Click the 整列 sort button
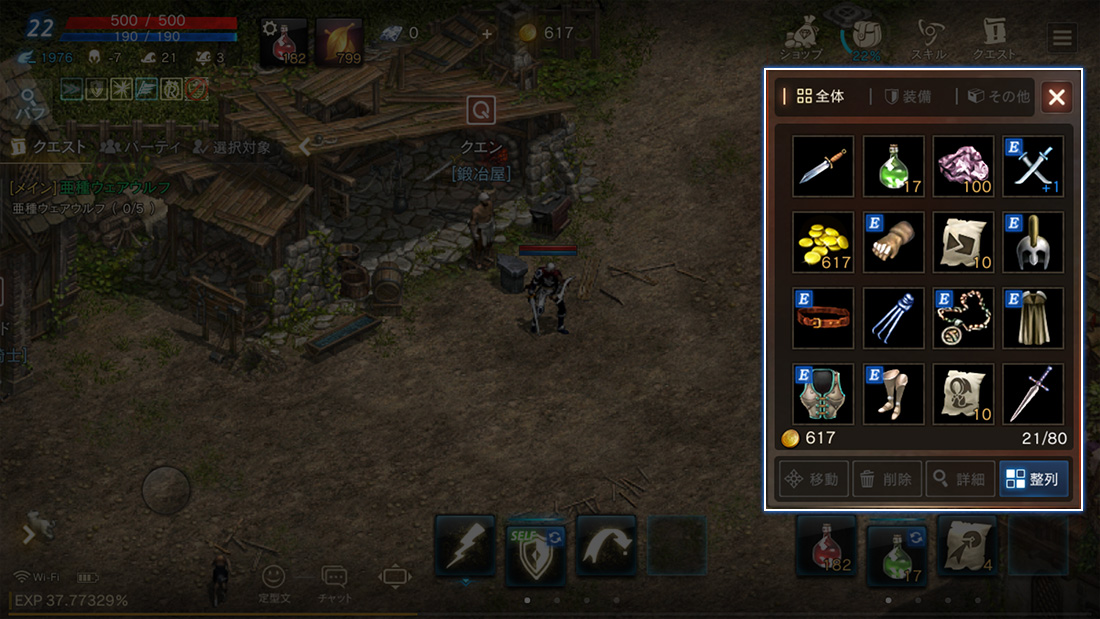Image resolution: width=1100 pixels, height=619 pixels. (x=1033, y=479)
